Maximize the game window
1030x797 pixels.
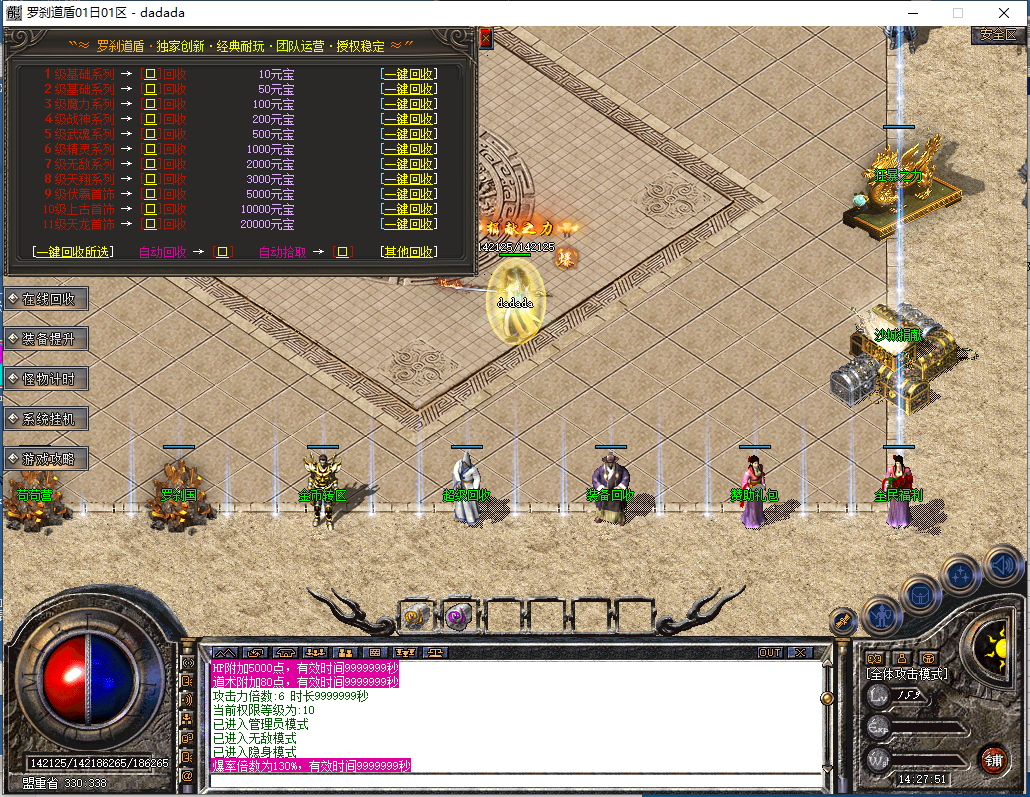coord(958,13)
